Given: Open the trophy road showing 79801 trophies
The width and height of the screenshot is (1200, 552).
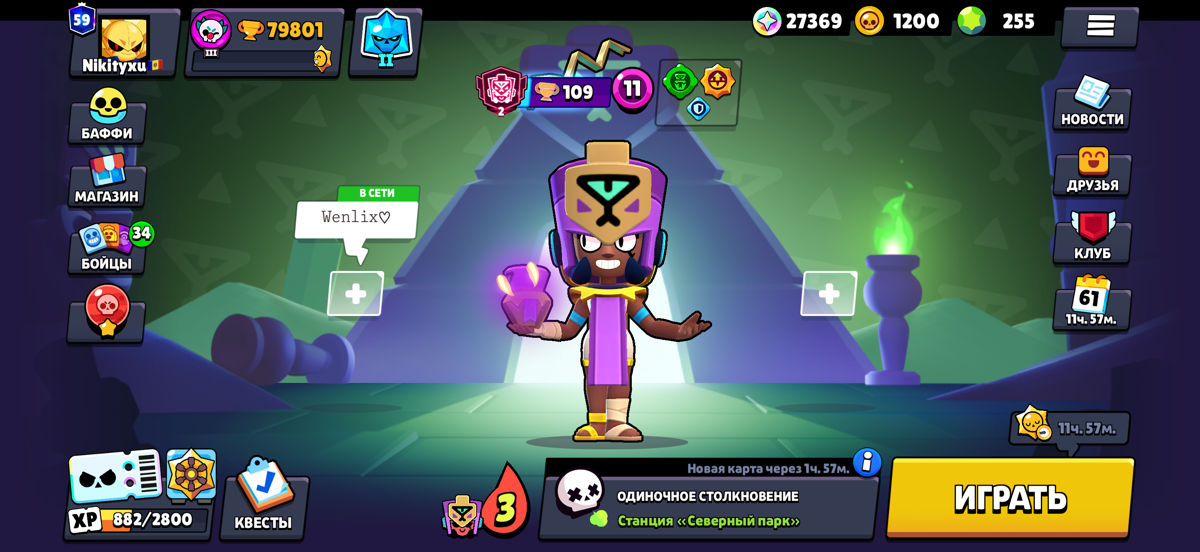Looking at the screenshot, I should 266,42.
